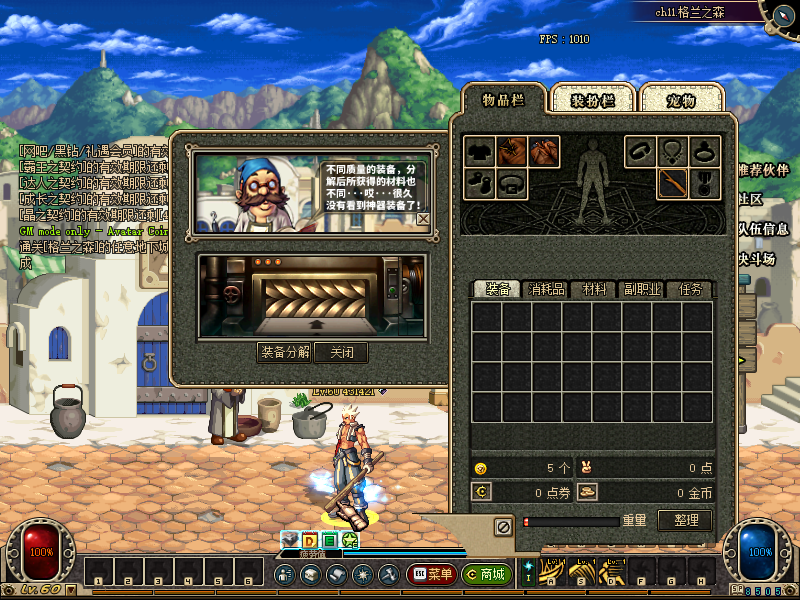Switch to the 材料 materials category
Image resolution: width=800 pixels, height=600 pixels.
click(595, 289)
